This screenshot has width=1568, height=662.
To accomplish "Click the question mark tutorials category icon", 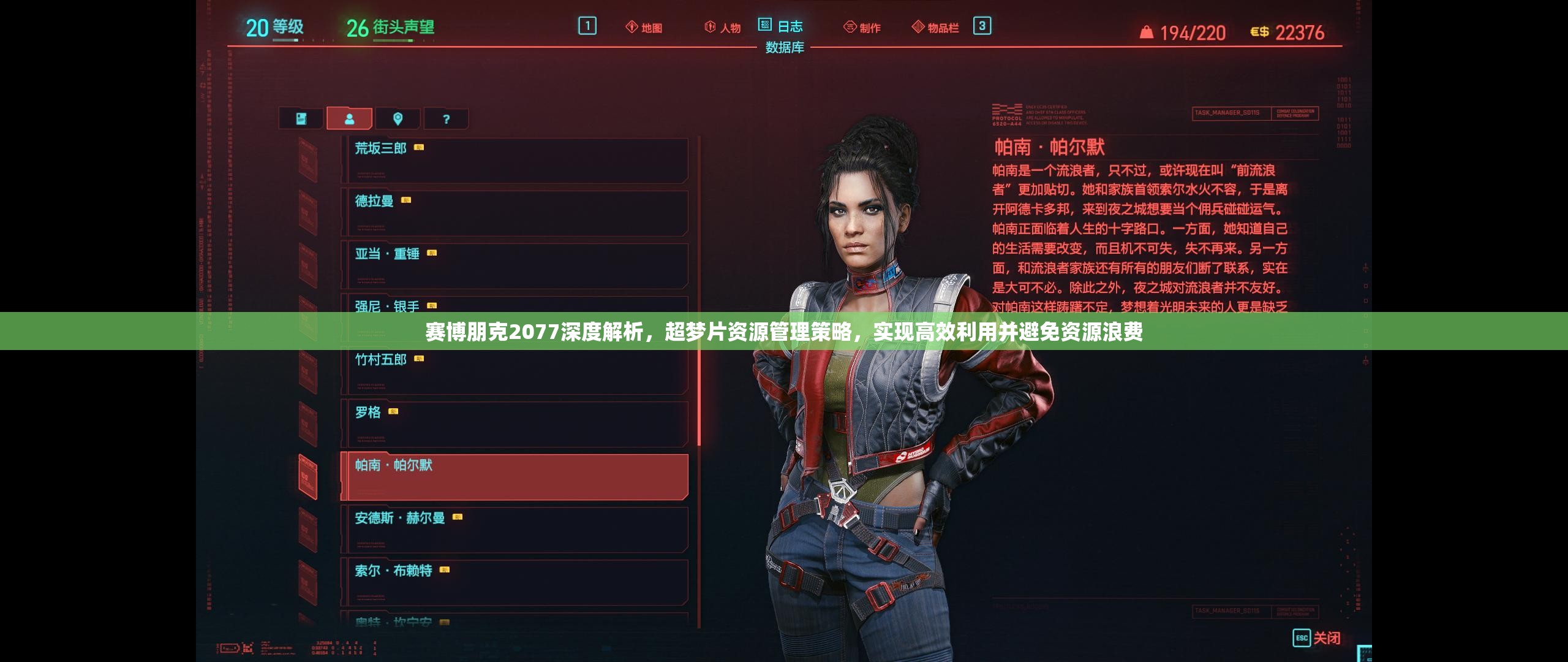I will tap(447, 118).
